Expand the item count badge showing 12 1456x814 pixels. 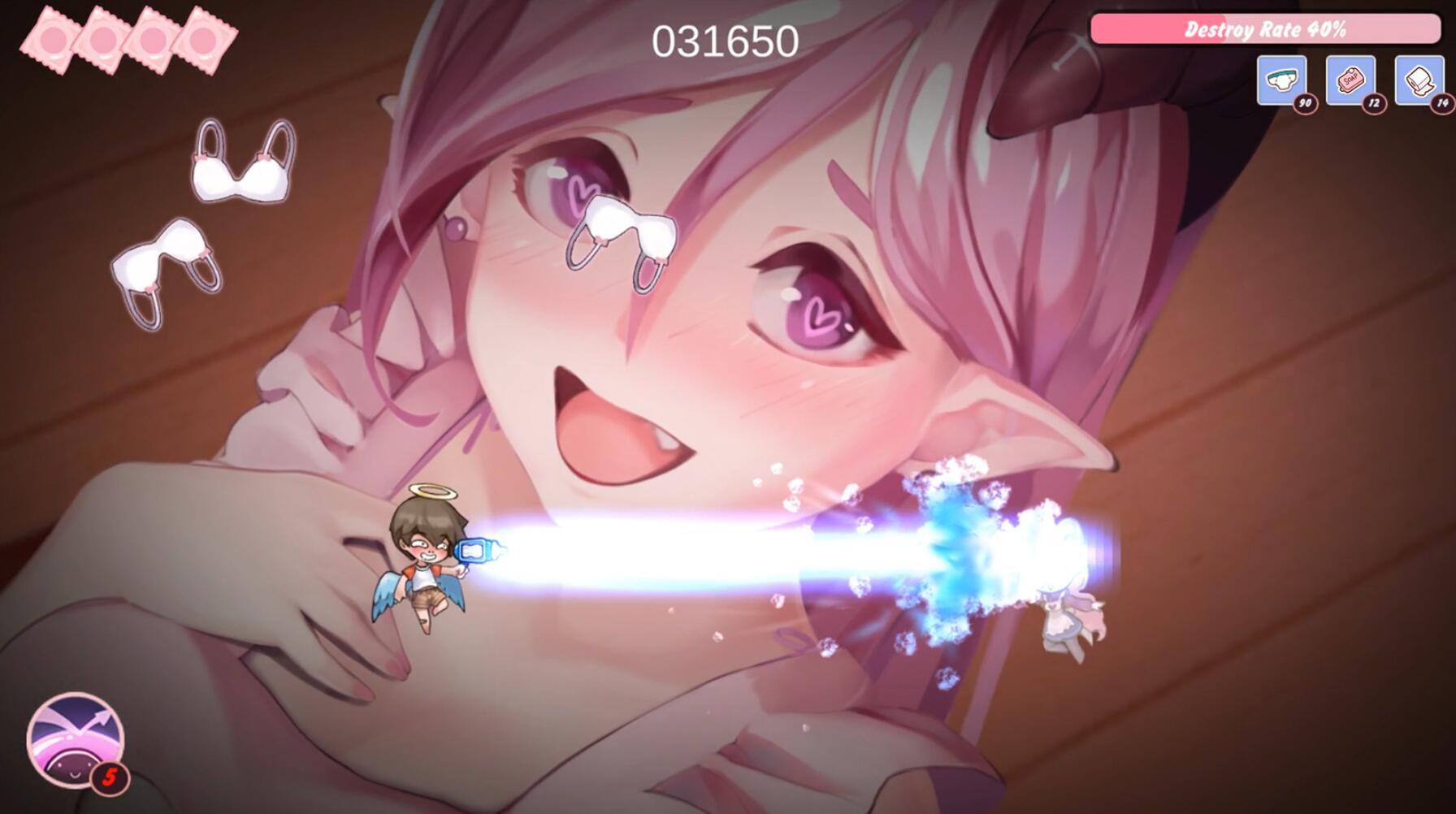tap(1372, 102)
